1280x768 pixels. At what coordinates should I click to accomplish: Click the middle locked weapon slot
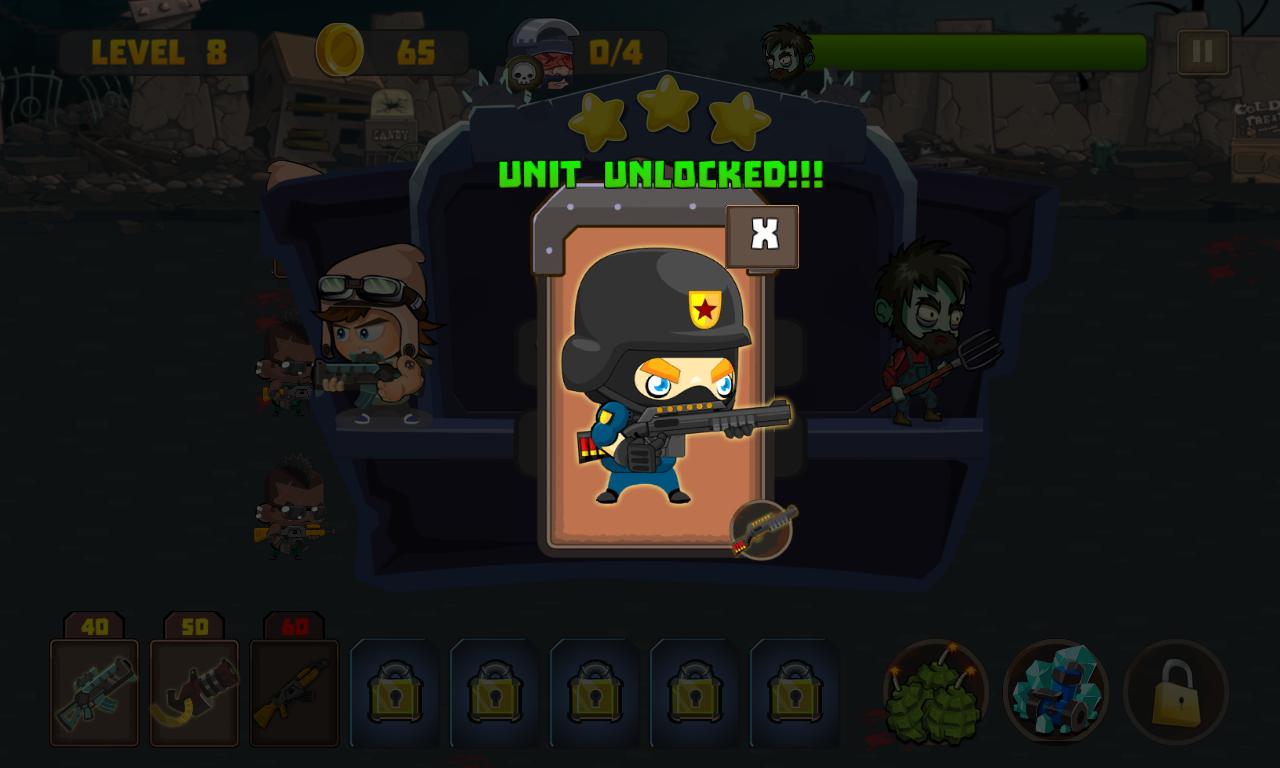[x=594, y=692]
